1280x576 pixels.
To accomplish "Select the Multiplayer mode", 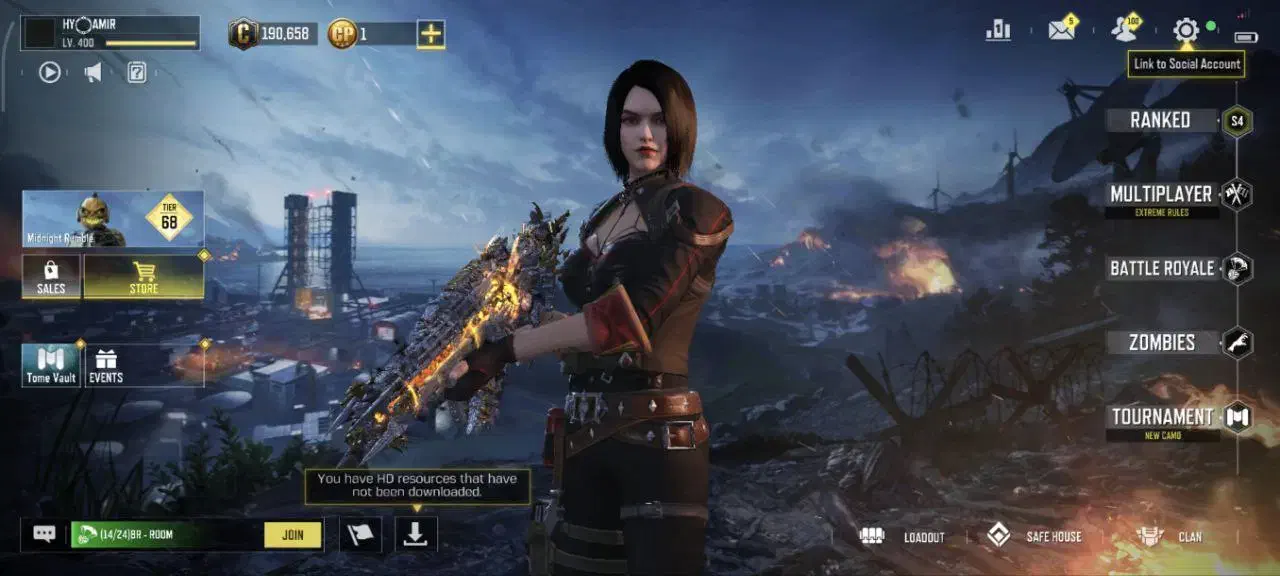I will click(1161, 194).
